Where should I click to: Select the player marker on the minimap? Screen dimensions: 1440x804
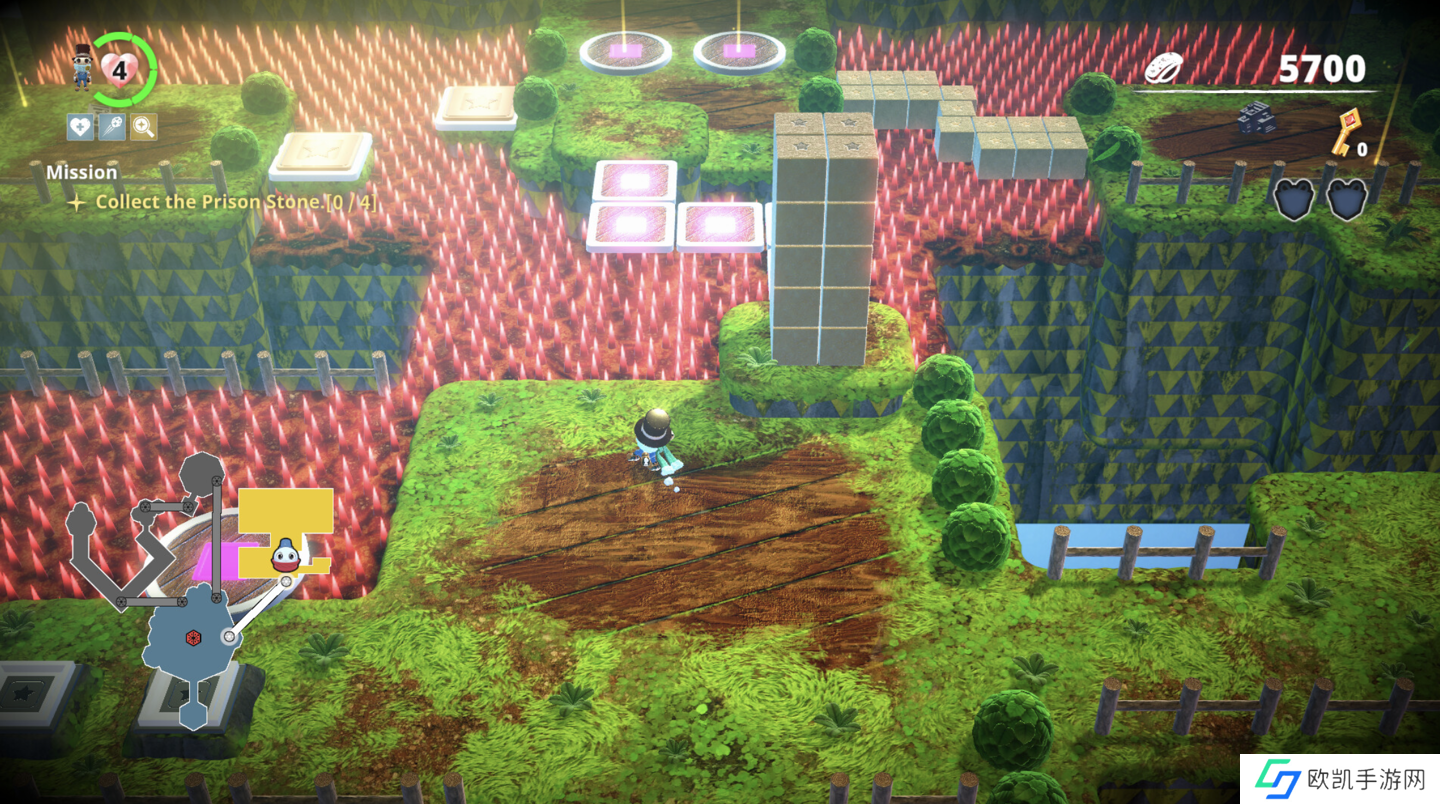285,553
